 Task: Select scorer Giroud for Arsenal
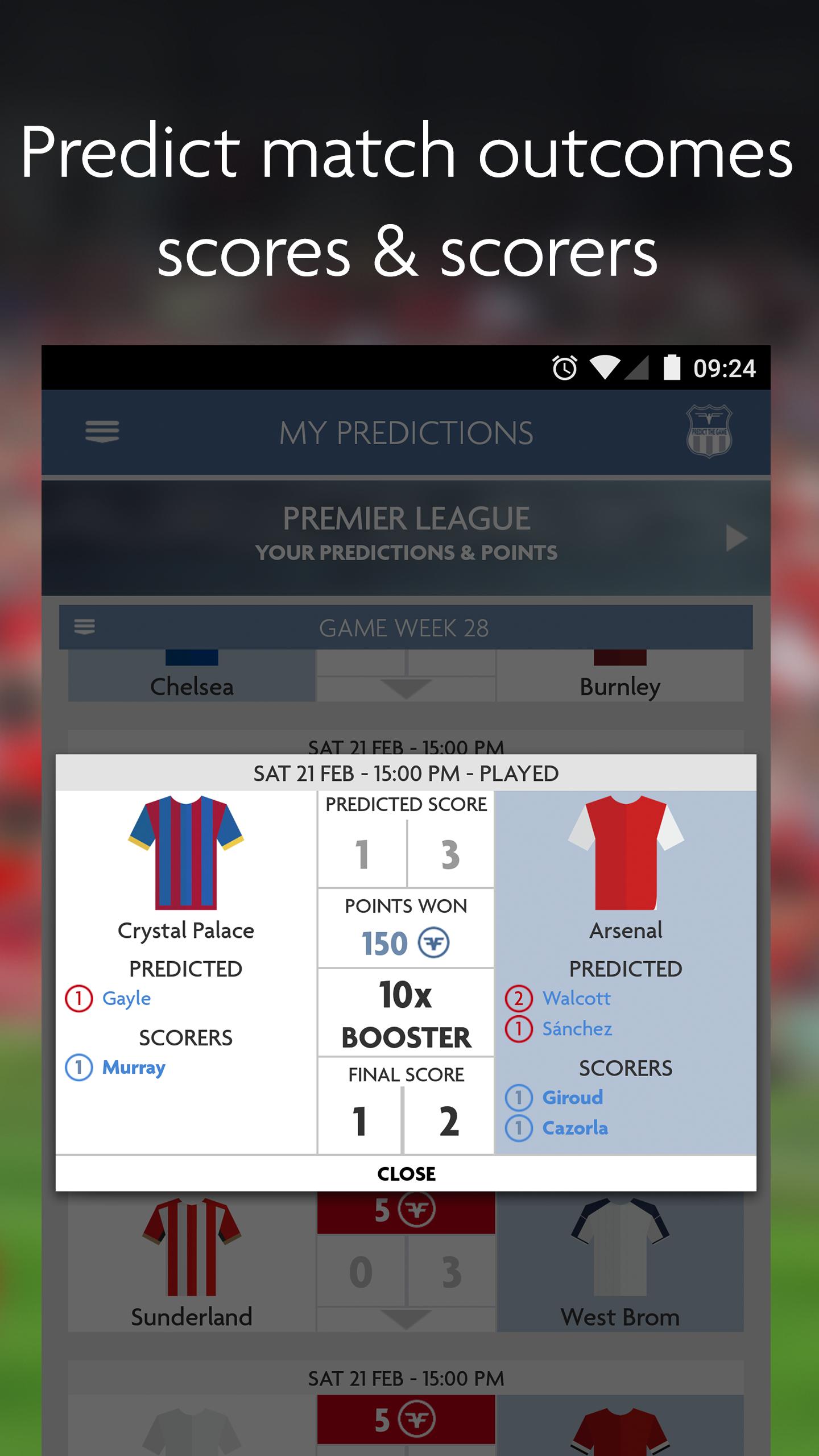click(570, 1097)
